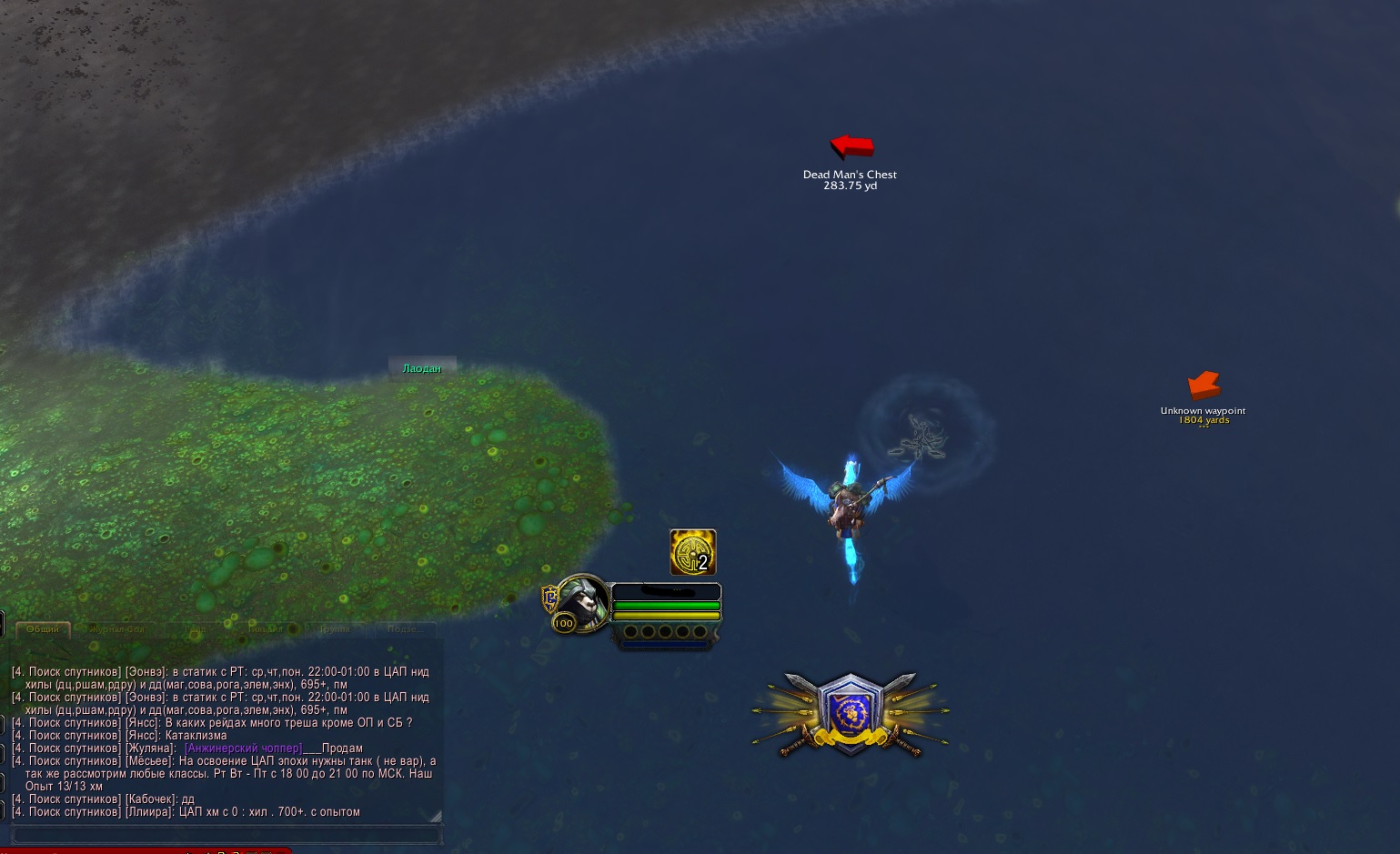
Task: Click the chat window resize corner
Action: coord(436,816)
